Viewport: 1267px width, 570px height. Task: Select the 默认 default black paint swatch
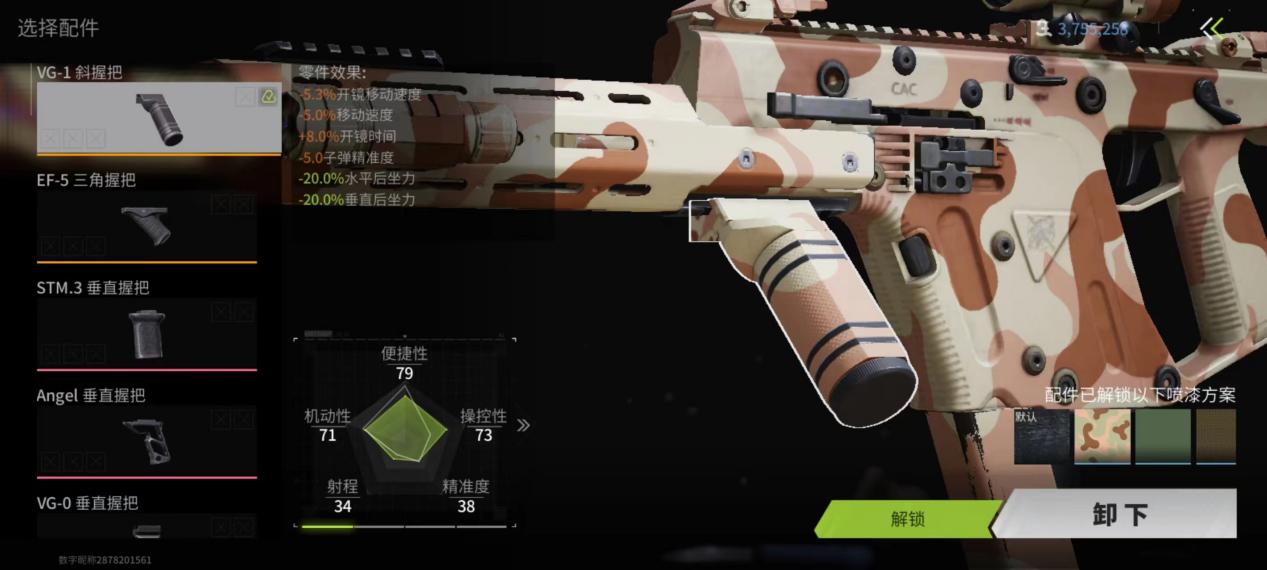coord(1042,437)
